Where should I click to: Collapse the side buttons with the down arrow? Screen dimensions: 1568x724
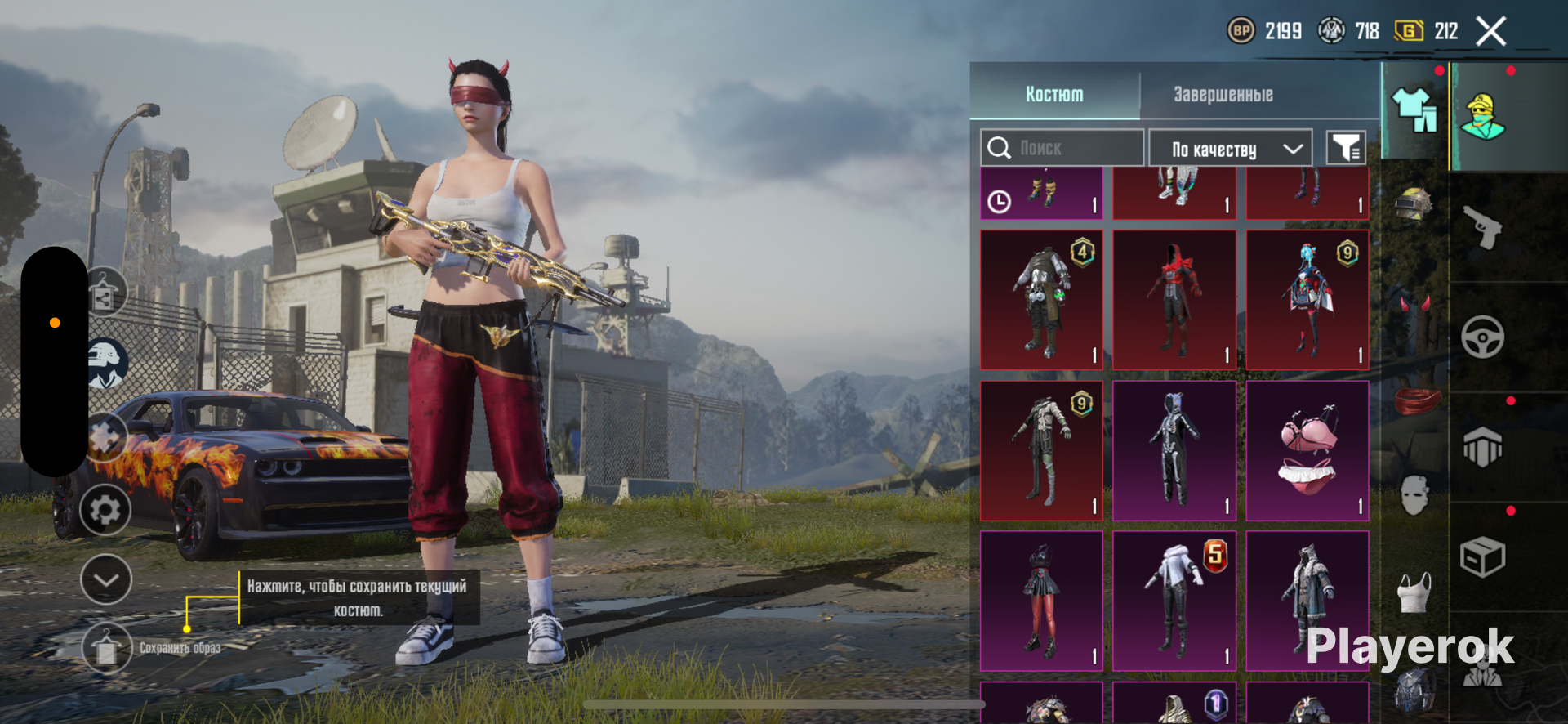[x=106, y=580]
